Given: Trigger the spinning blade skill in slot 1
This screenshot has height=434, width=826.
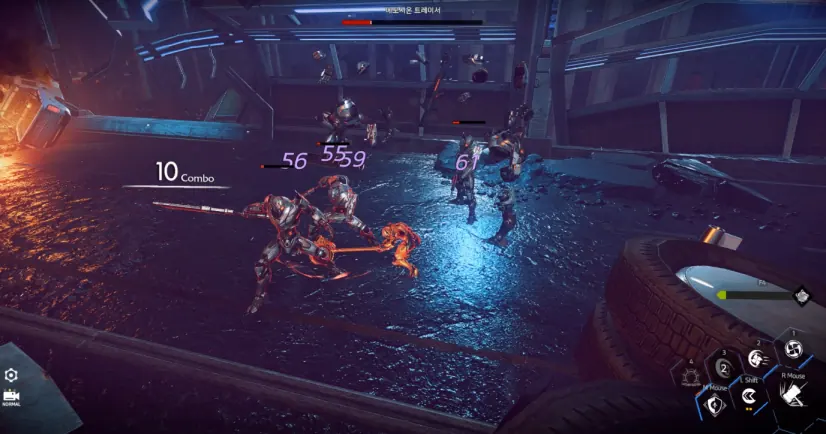Looking at the screenshot, I should click(x=793, y=349).
